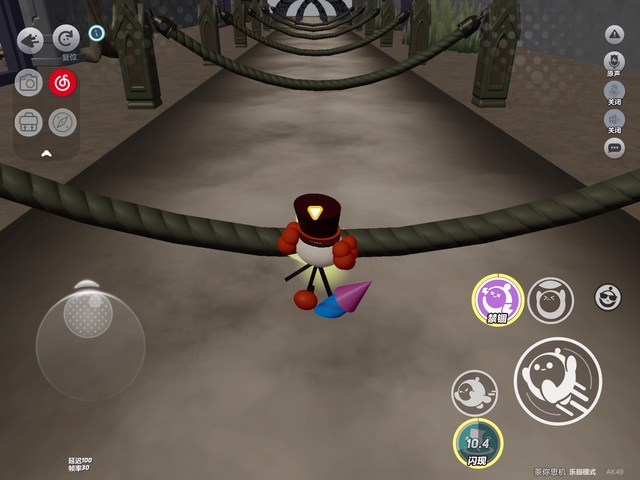Collapse the left shortcut panel arrow

(45, 154)
